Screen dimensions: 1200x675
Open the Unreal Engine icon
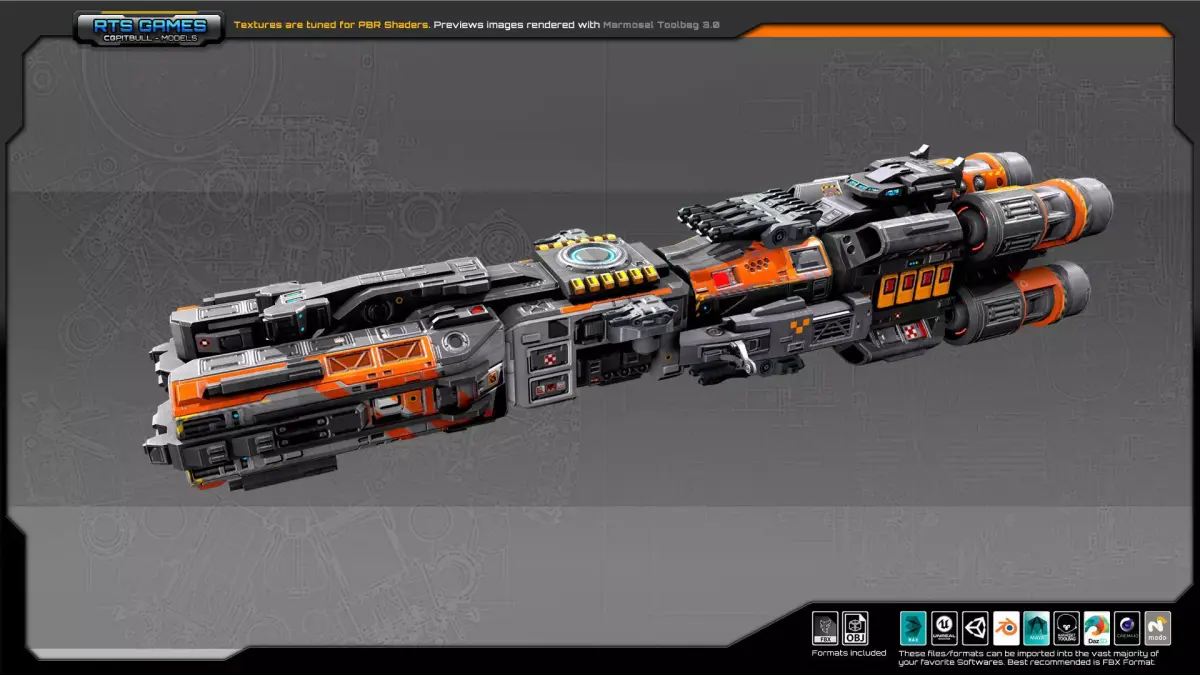pyautogui.click(x=945, y=628)
